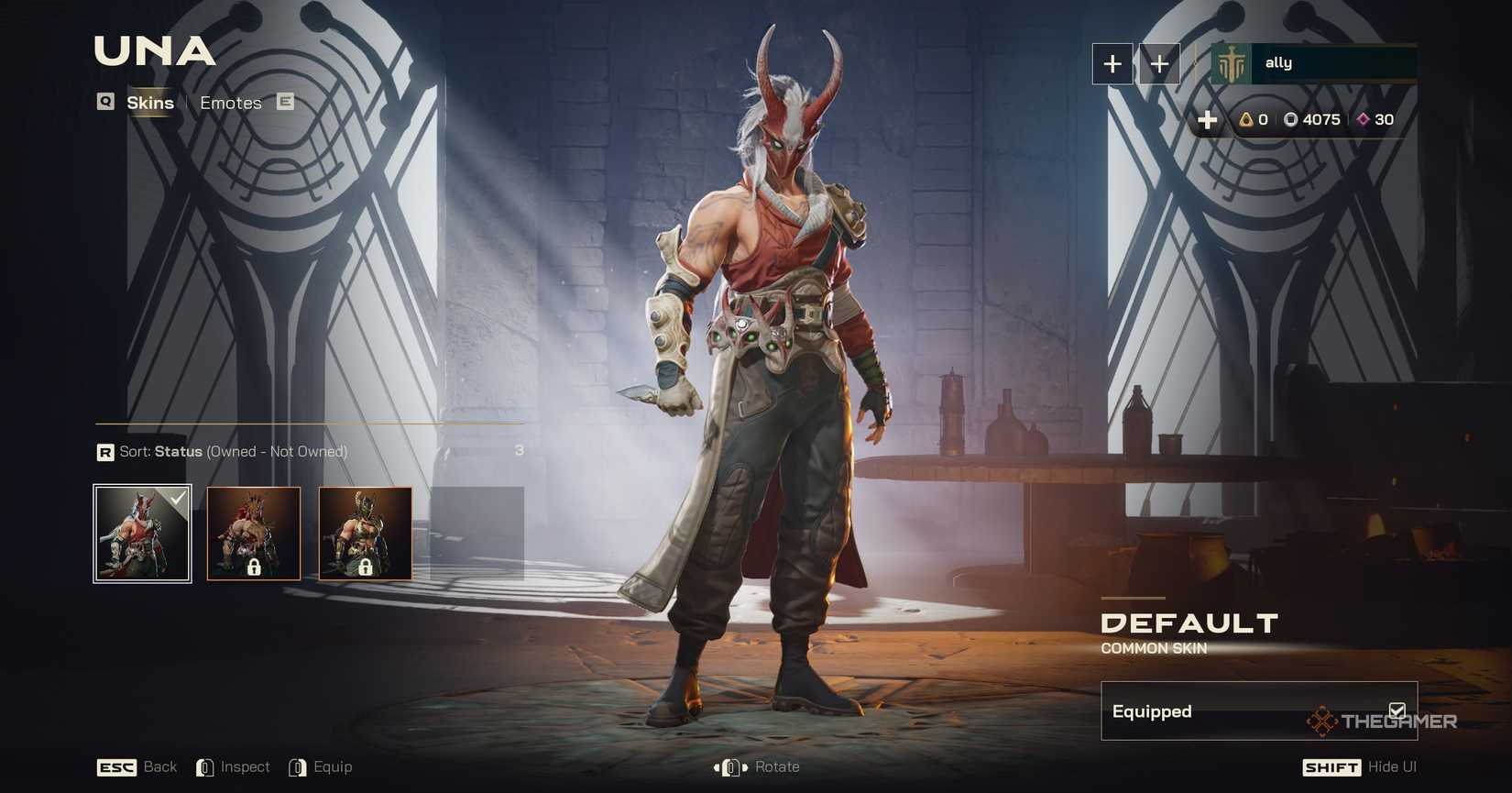Click the Q keybind icon beside Skins
Screen dimensions: 1512x793
[104, 103]
